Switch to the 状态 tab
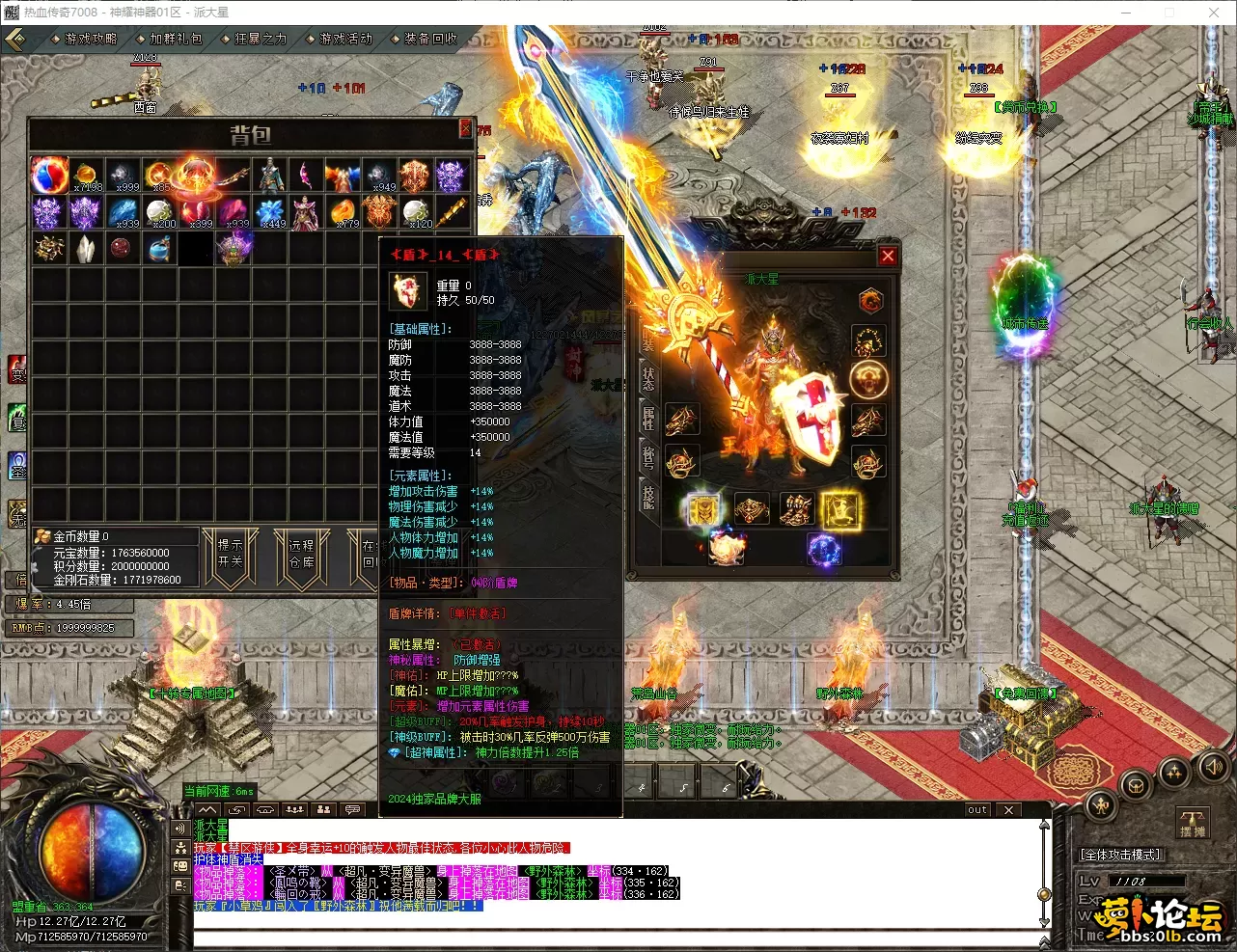Viewport: 1237px width, 952px height. click(x=648, y=378)
